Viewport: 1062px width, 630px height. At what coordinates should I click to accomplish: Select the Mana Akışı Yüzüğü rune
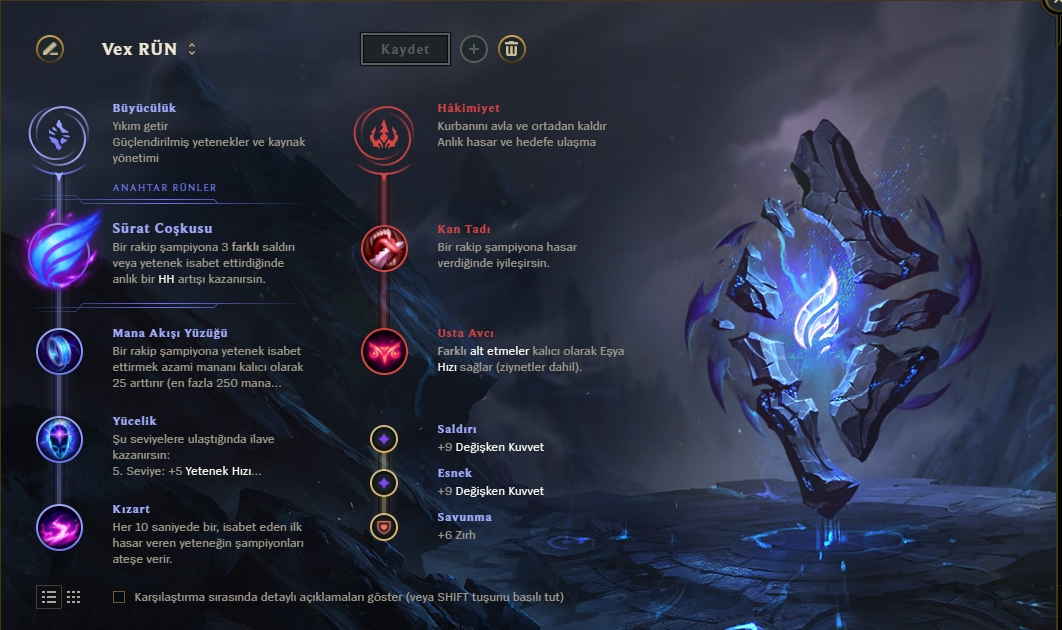point(60,351)
